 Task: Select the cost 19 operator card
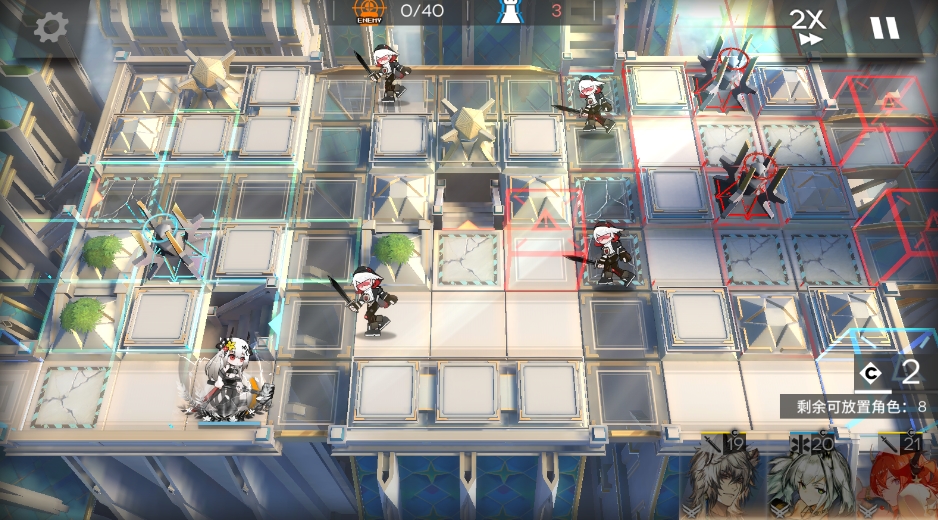click(x=725, y=478)
